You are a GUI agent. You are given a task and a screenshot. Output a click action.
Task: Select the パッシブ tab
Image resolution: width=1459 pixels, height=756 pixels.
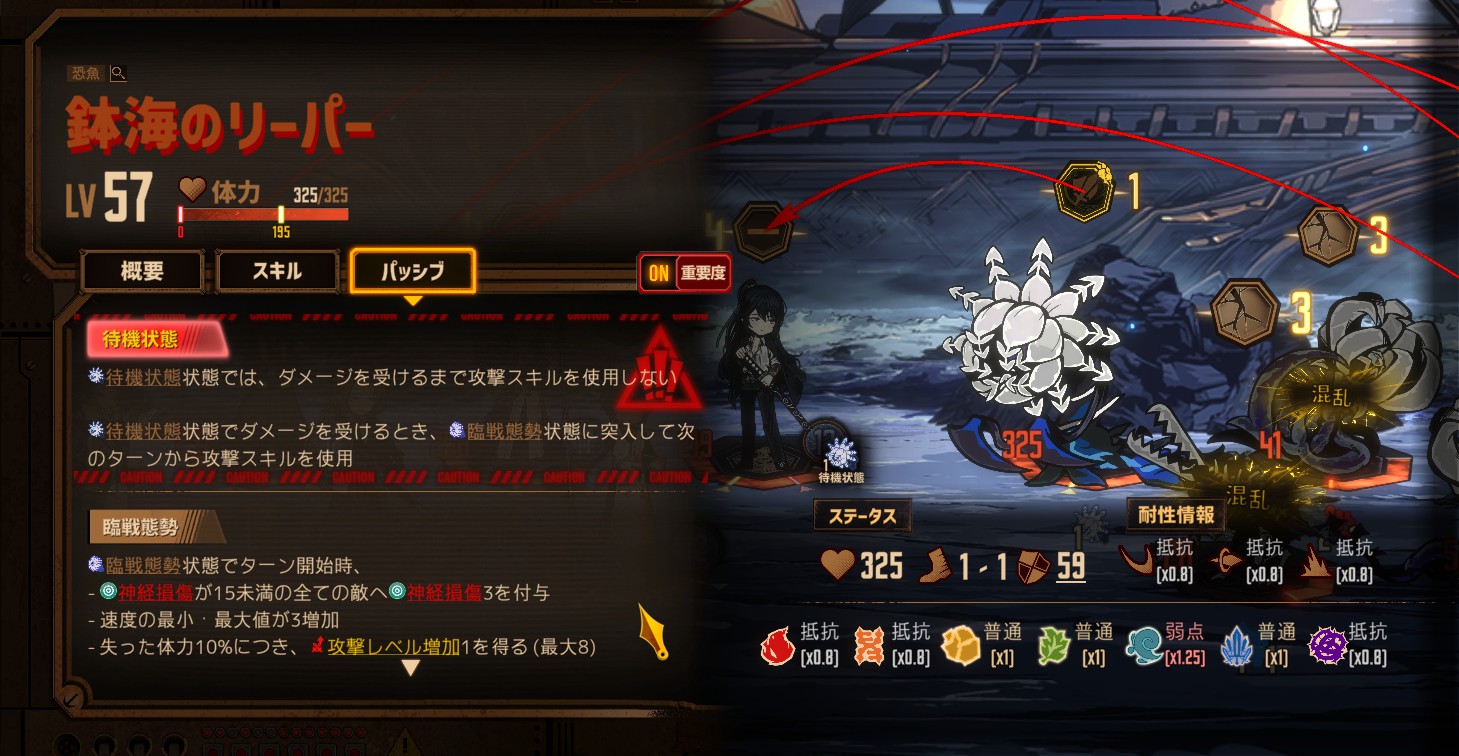(412, 270)
